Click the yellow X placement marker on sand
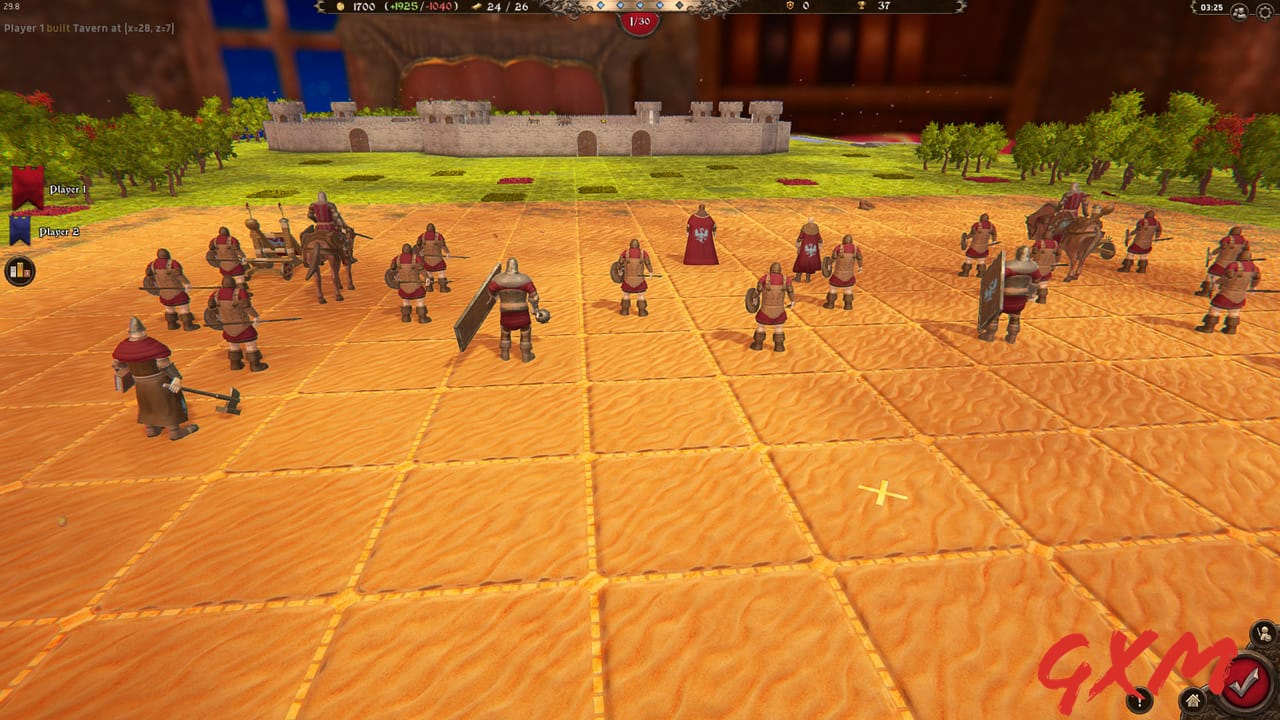Image resolution: width=1280 pixels, height=720 pixels. pyautogui.click(x=881, y=491)
